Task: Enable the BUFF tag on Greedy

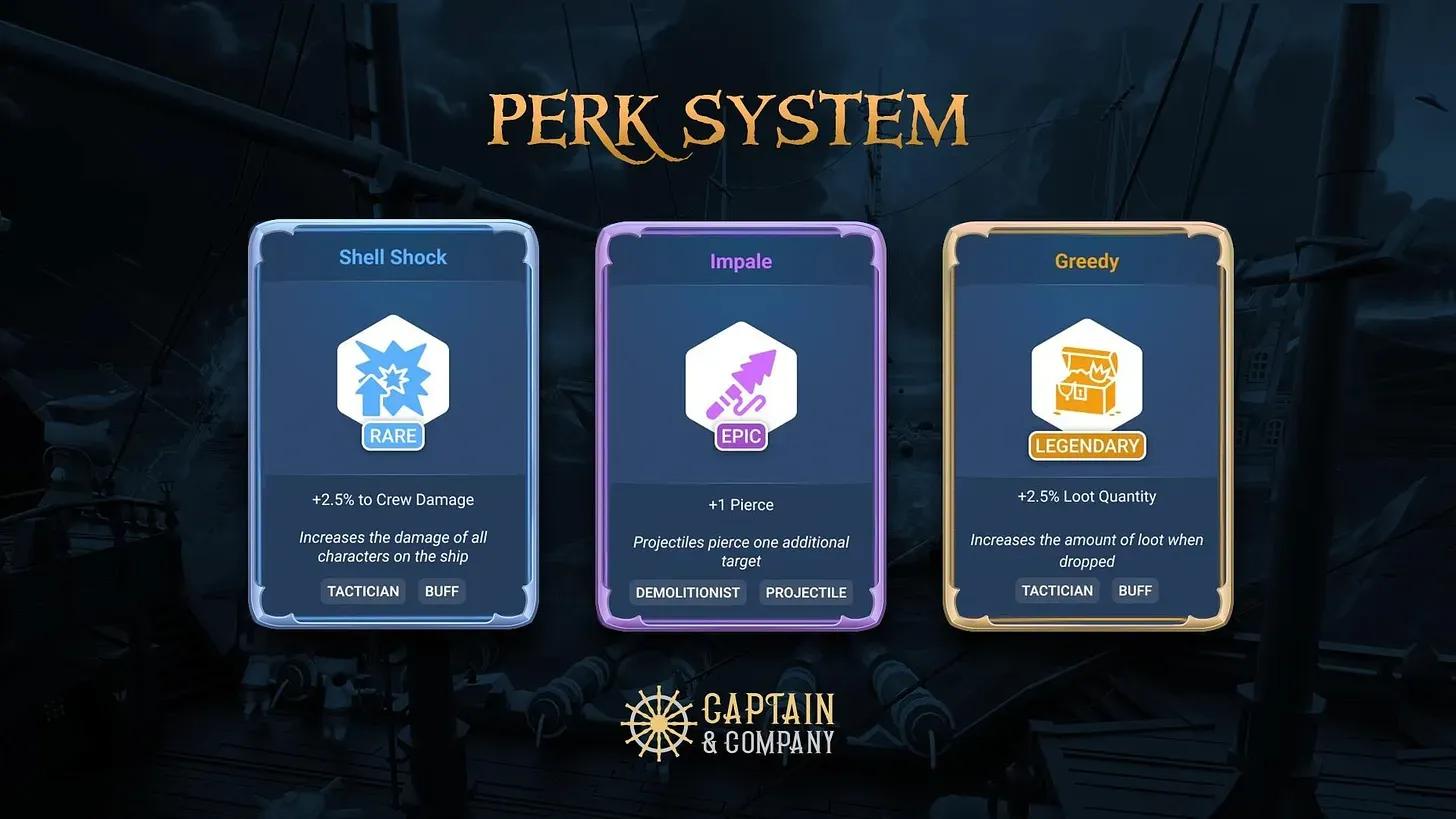Action: pyautogui.click(x=1135, y=590)
